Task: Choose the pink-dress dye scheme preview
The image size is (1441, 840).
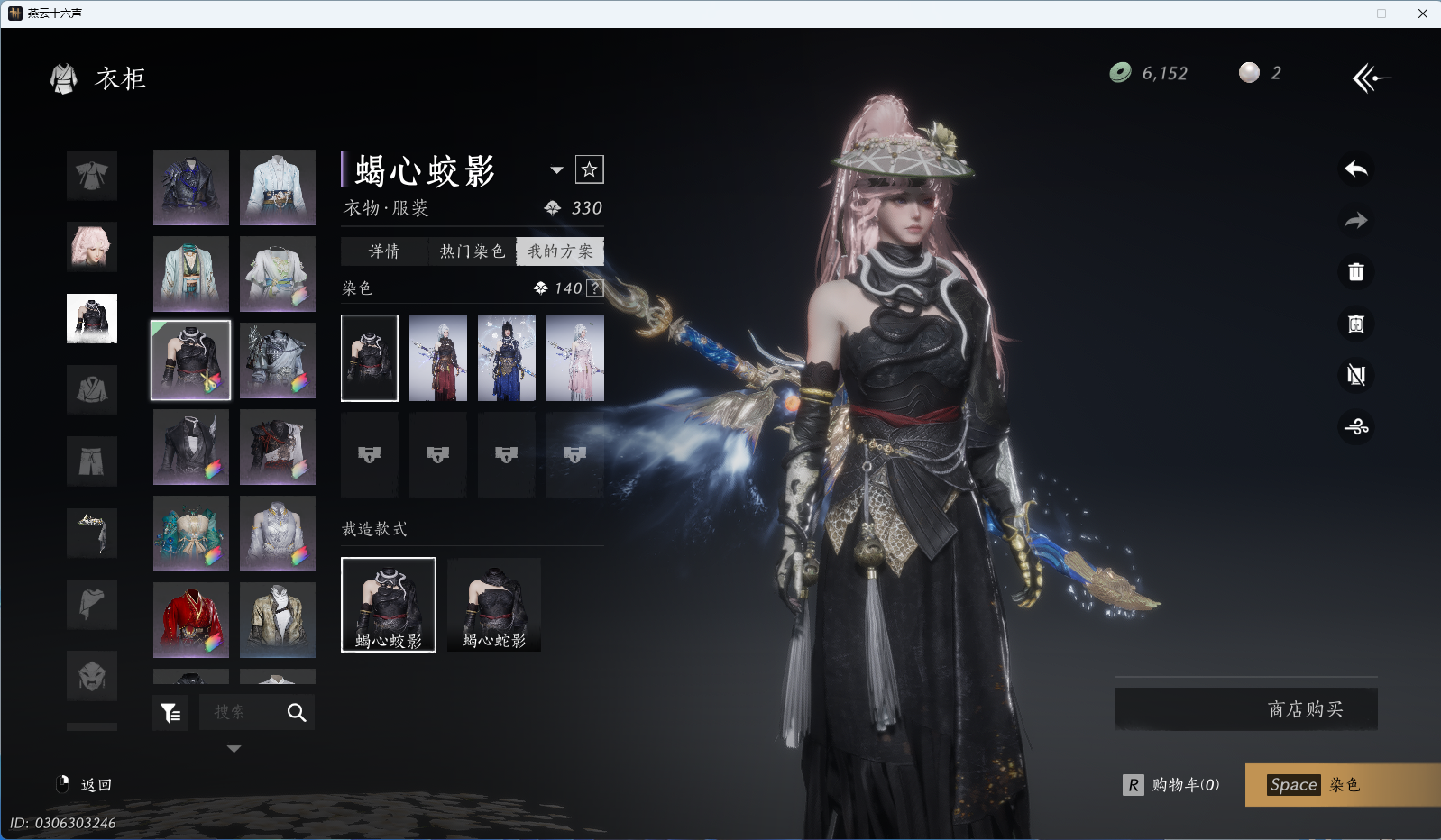Action: coord(575,358)
